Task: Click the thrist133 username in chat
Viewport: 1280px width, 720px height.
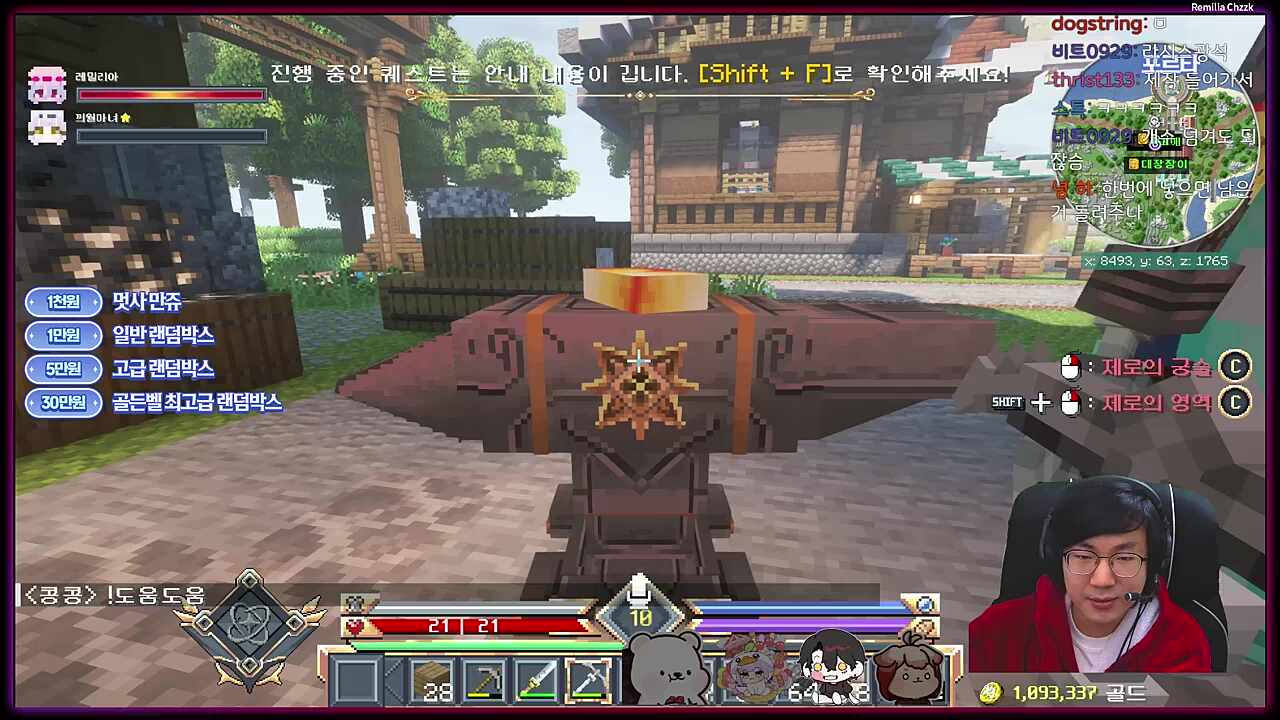Action: 1094,80
